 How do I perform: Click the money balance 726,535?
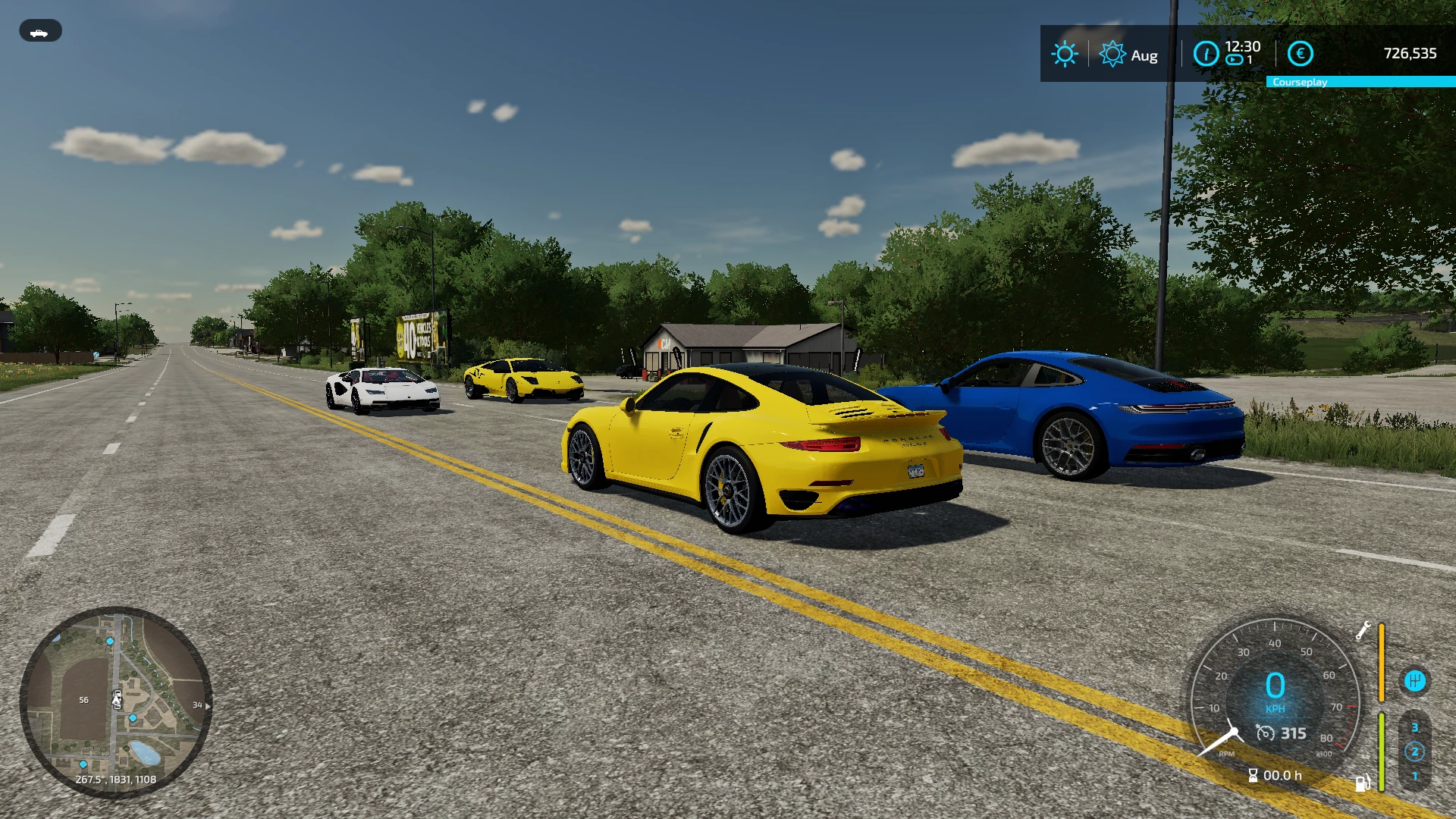[1410, 53]
